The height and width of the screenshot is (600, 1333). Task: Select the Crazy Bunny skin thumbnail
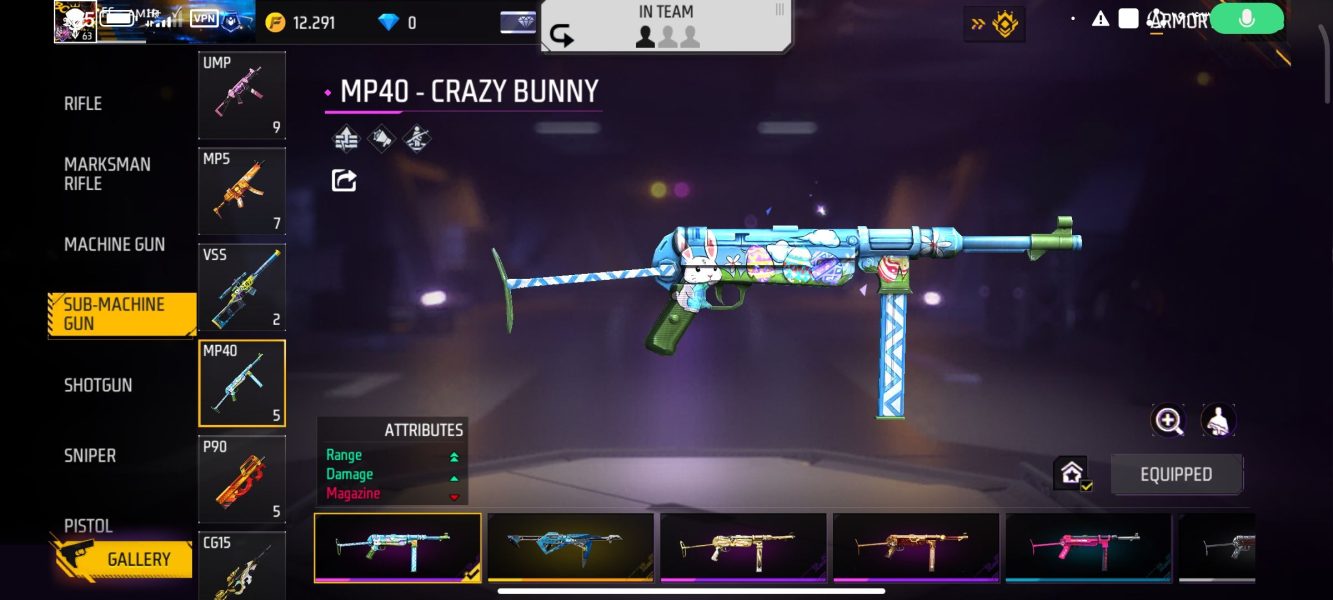click(x=398, y=547)
